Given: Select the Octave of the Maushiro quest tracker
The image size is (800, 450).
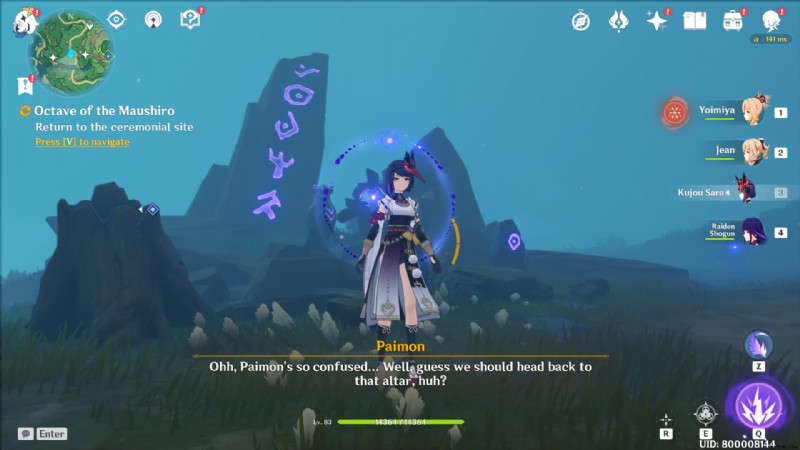Looking at the screenshot, I should (100, 111).
